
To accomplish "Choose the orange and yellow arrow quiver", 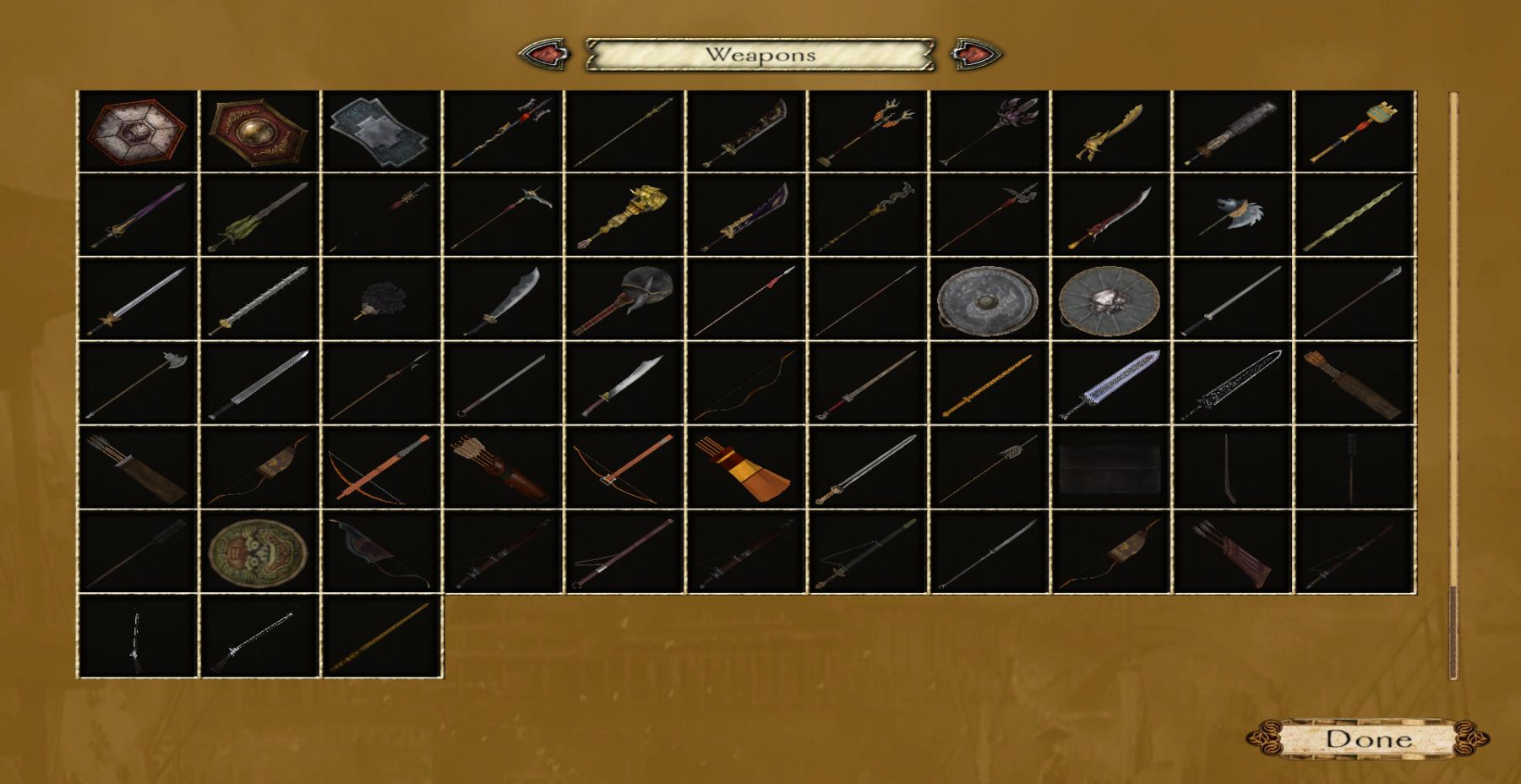I will [745, 468].
